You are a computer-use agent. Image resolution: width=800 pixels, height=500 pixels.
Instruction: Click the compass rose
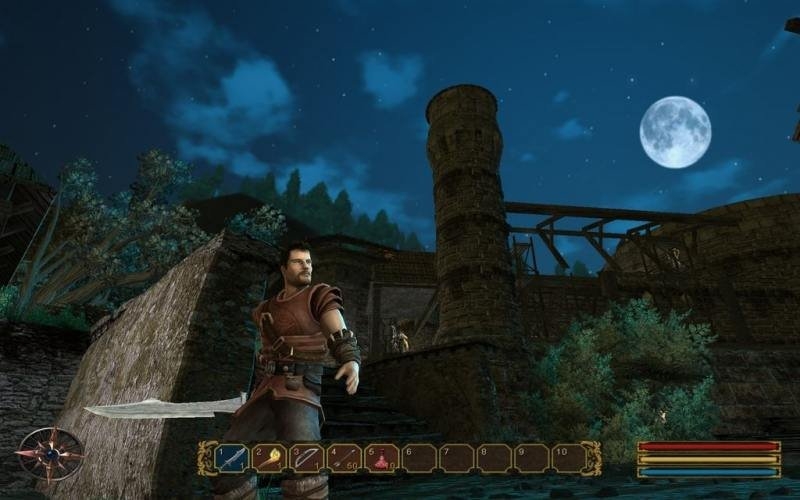pos(50,453)
